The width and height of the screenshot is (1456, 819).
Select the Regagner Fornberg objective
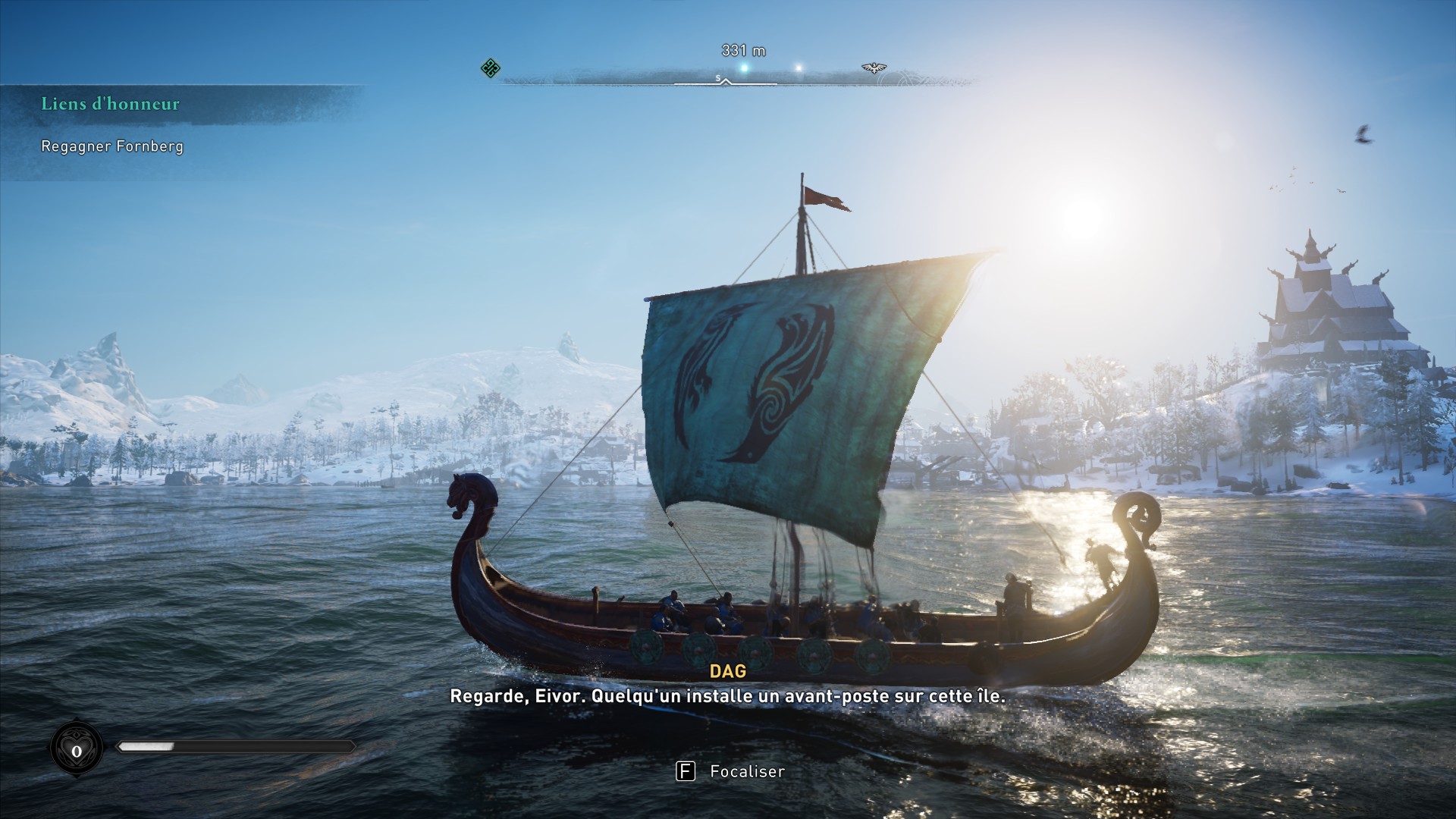[112, 146]
